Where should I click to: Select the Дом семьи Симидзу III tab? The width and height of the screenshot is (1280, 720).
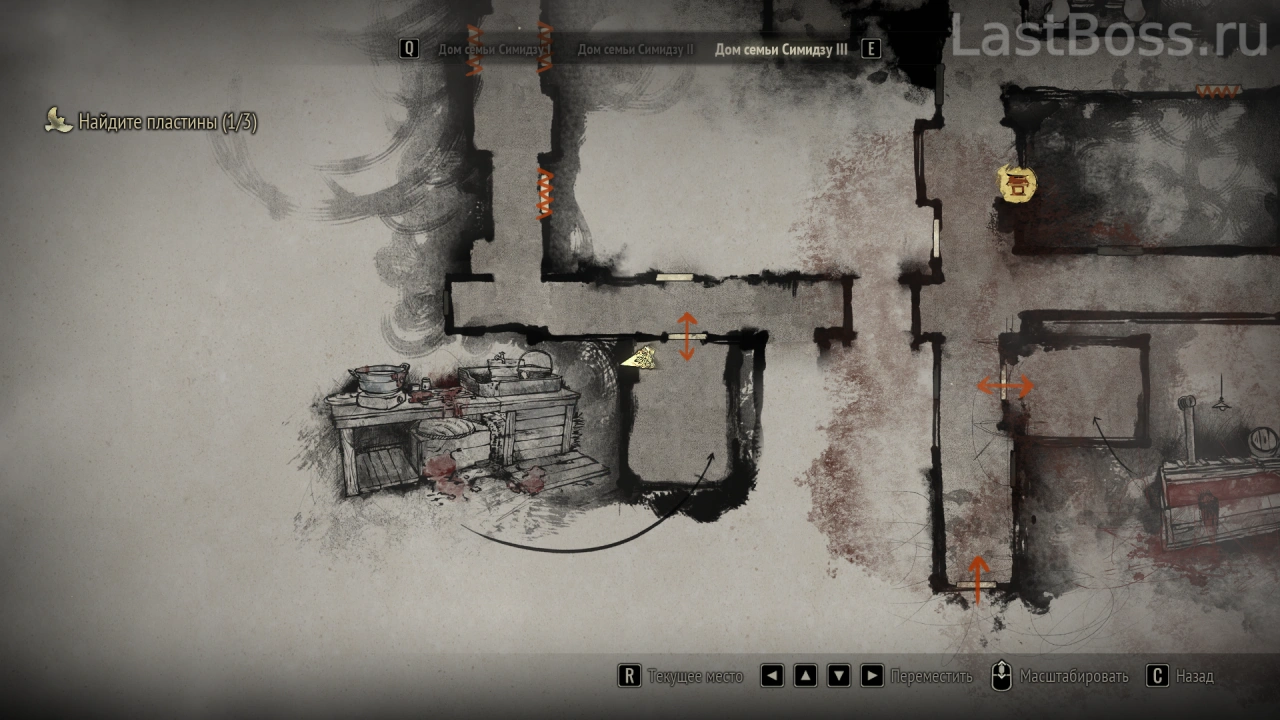click(x=780, y=49)
